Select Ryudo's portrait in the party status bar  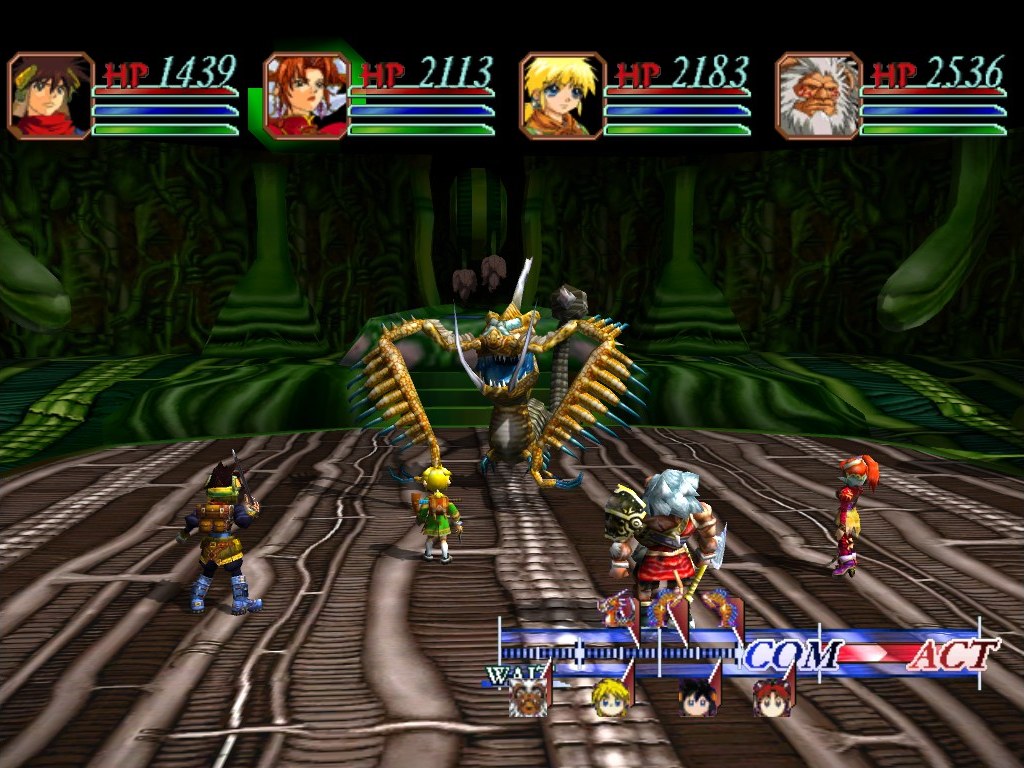[x=51, y=96]
